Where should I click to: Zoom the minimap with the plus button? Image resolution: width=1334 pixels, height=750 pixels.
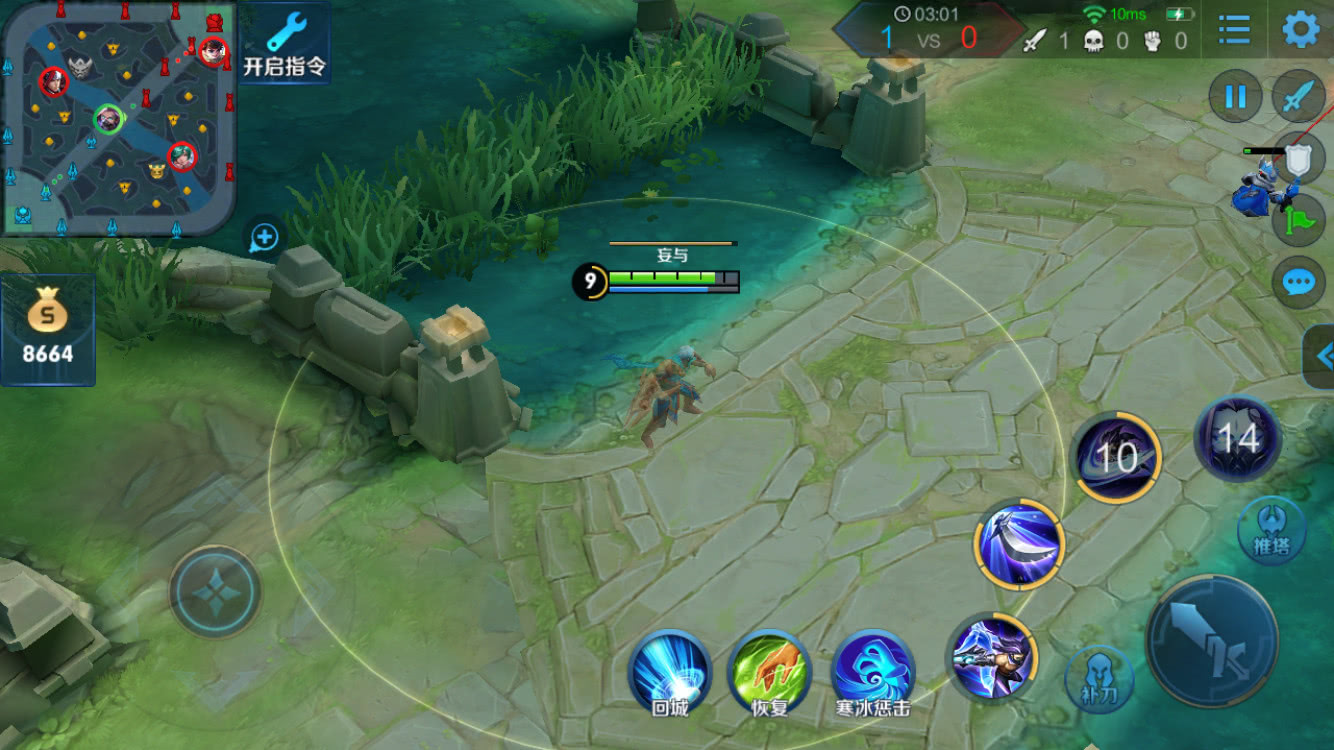[264, 237]
